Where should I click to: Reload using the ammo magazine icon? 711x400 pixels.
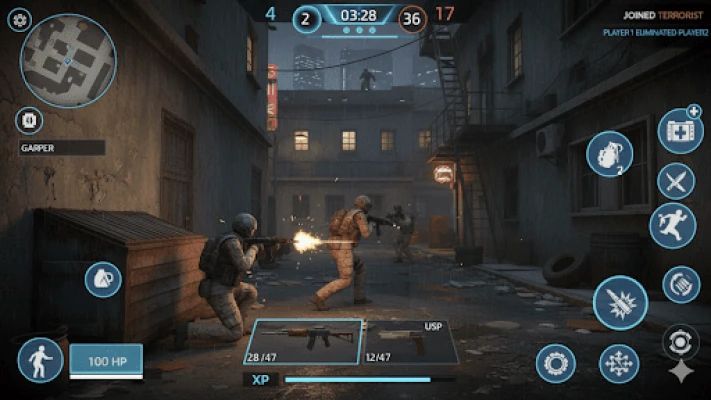click(681, 284)
